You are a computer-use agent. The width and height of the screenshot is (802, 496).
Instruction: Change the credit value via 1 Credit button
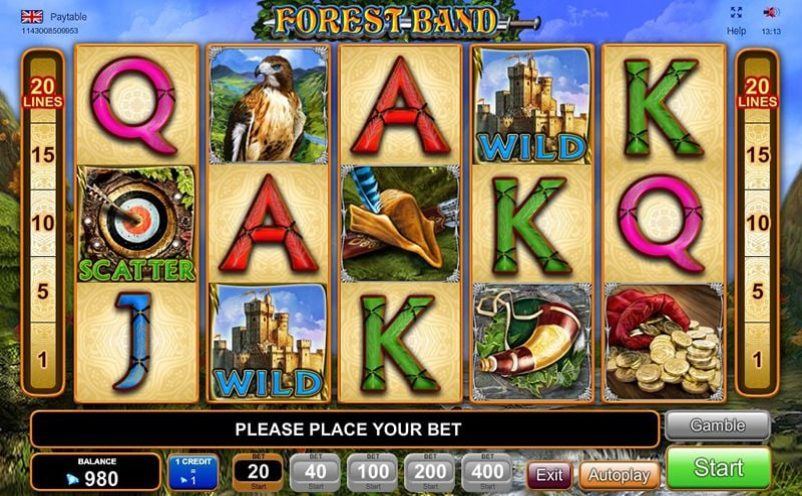pyautogui.click(x=192, y=472)
